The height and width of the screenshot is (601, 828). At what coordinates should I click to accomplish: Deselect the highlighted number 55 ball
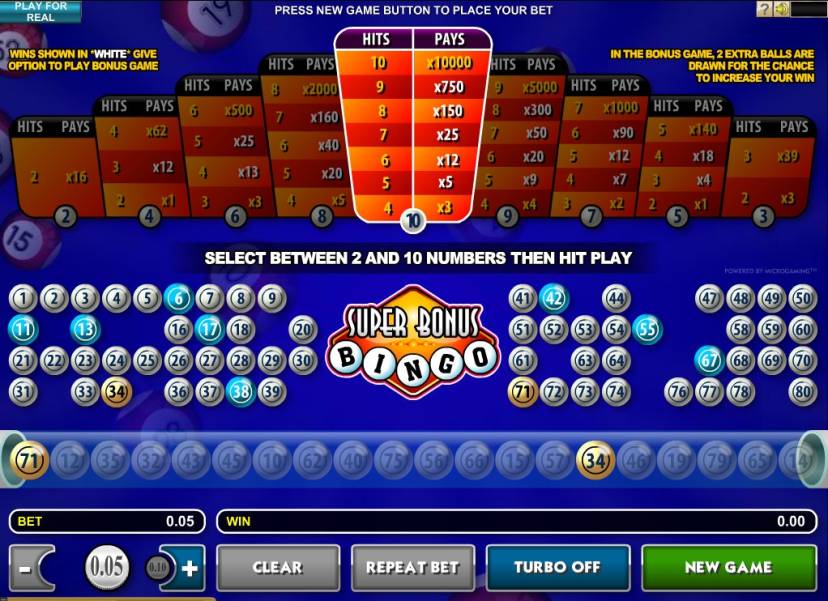pos(647,329)
